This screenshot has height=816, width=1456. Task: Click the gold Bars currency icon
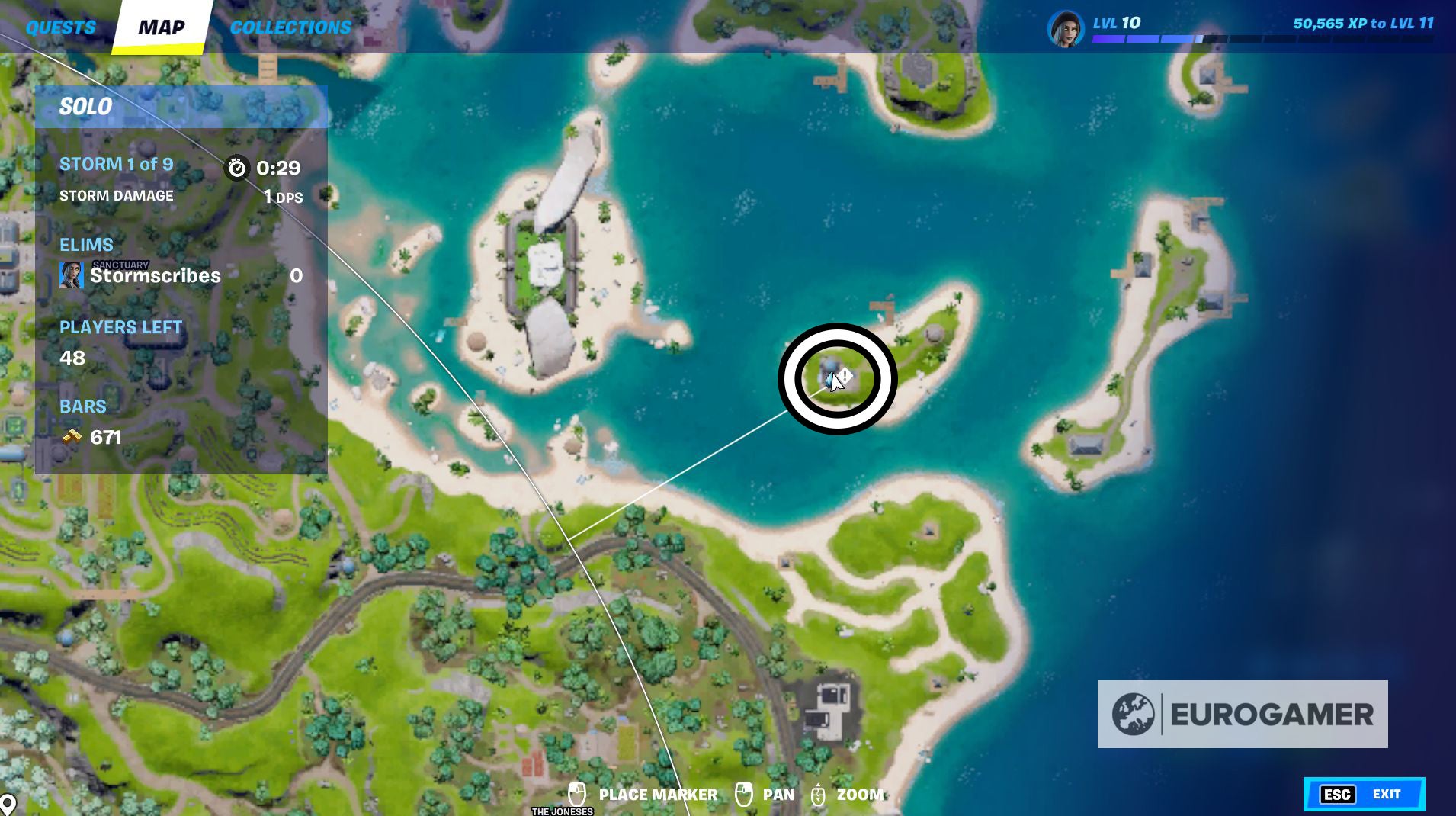pyautogui.click(x=71, y=437)
